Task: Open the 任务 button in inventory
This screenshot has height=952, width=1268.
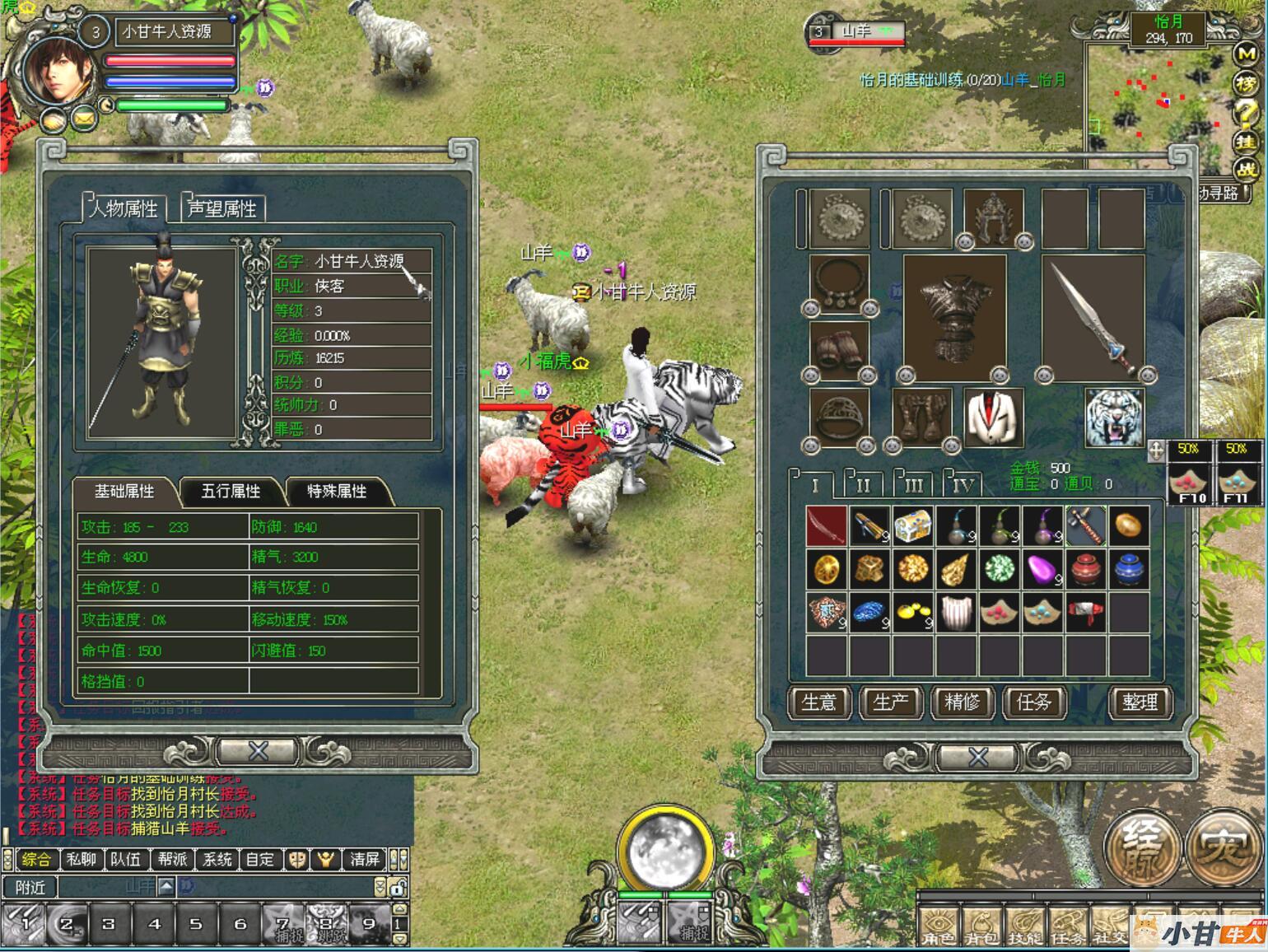Action: (x=1033, y=702)
